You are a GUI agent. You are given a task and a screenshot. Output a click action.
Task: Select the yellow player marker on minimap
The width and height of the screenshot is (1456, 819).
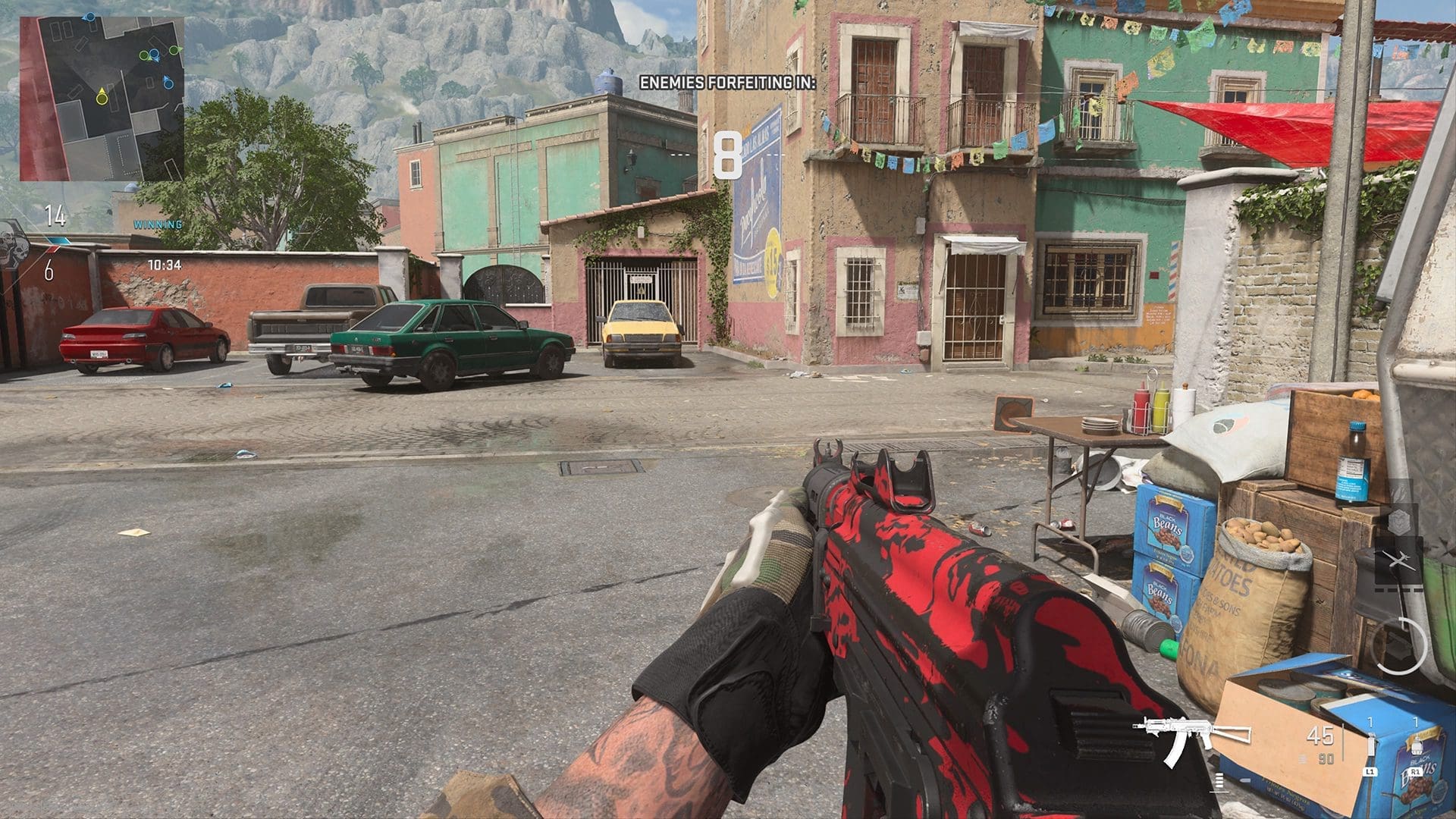102,96
